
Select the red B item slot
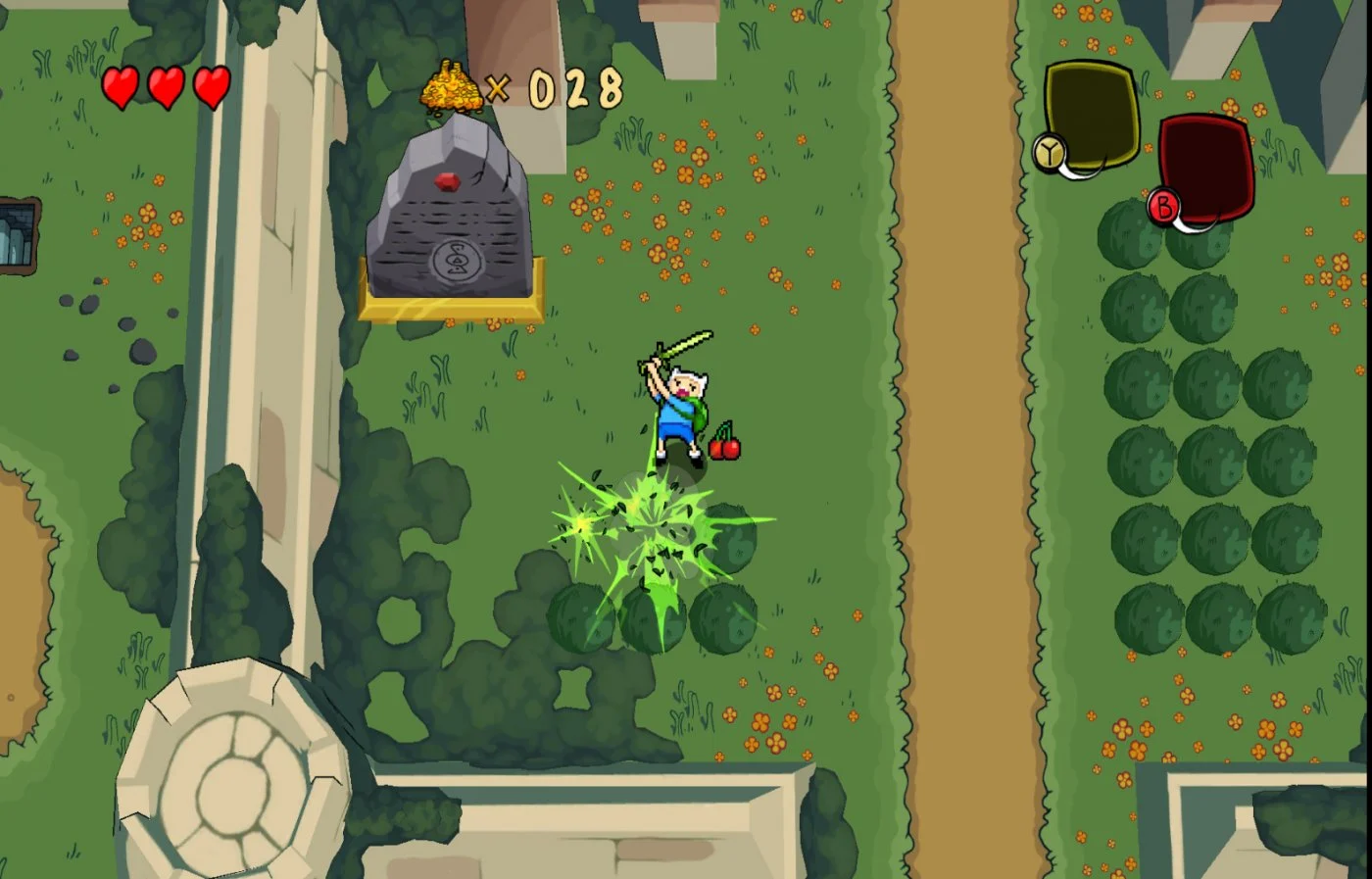1205,169
